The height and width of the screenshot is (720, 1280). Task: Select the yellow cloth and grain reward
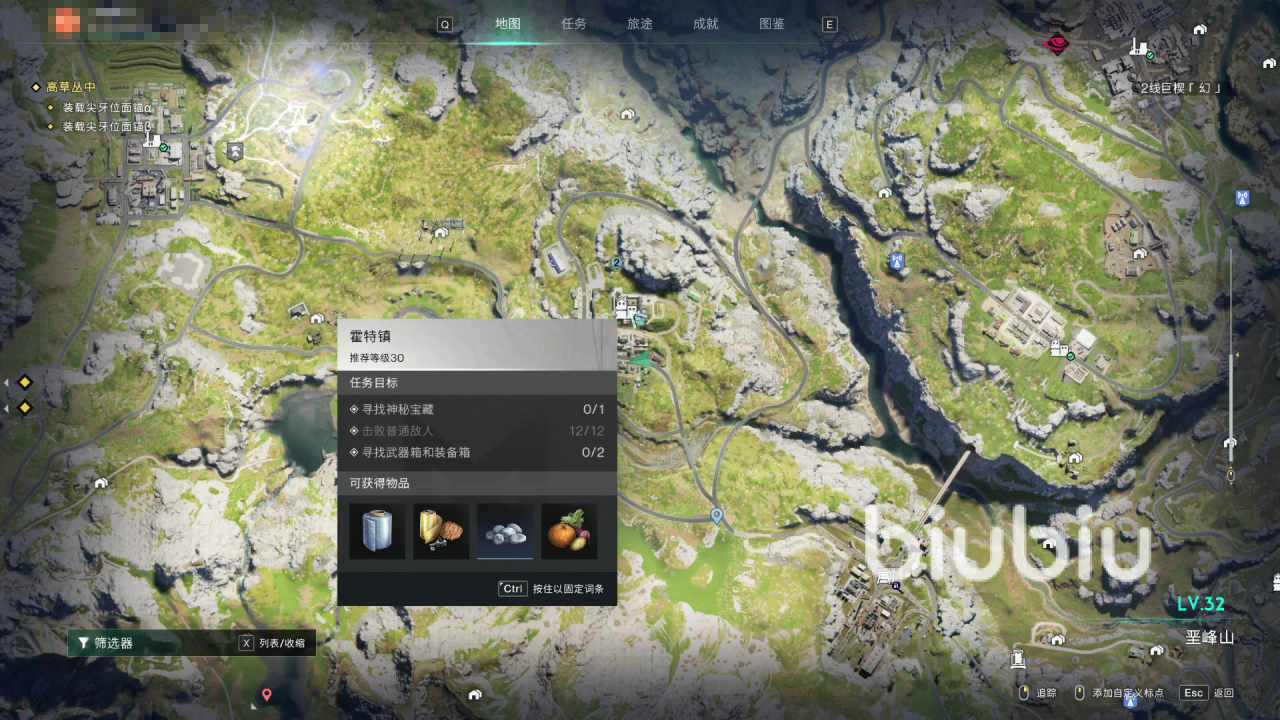tap(441, 531)
